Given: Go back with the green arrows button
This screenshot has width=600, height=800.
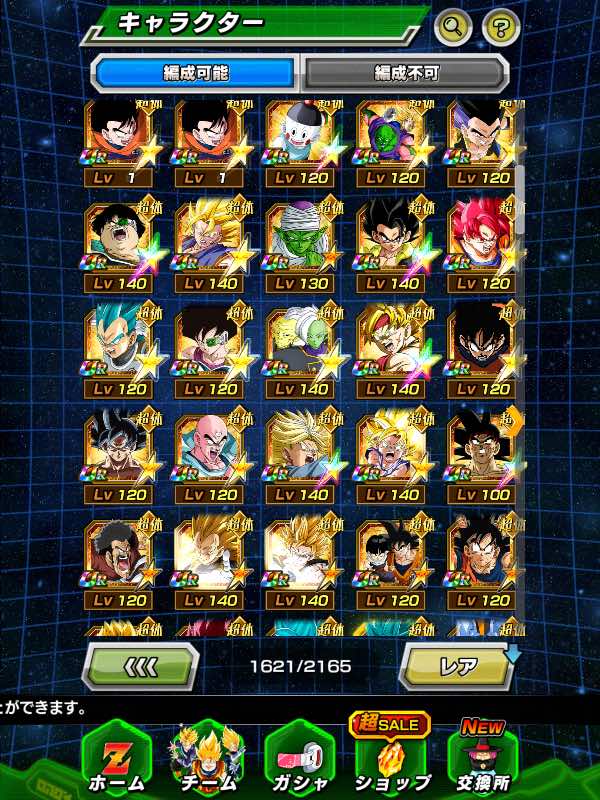Looking at the screenshot, I should 139,666.
